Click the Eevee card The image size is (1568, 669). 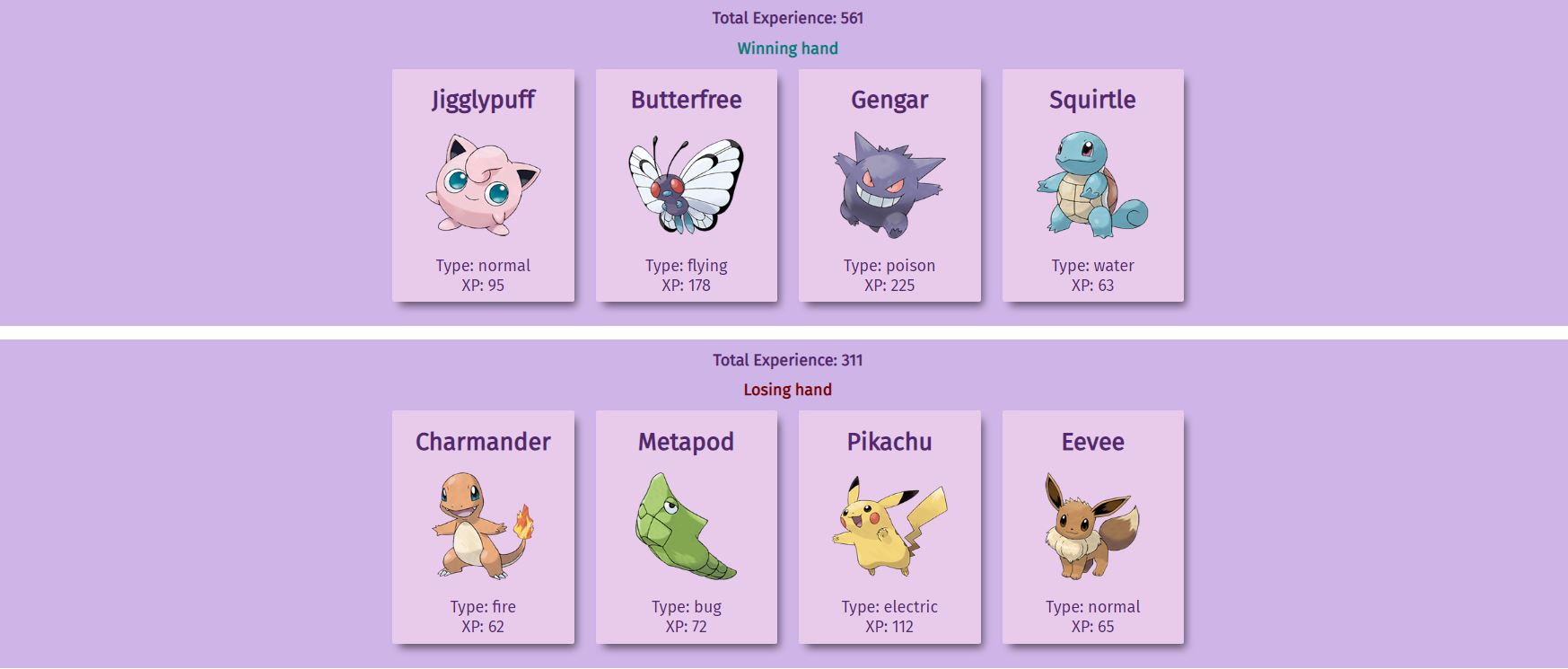click(1092, 527)
